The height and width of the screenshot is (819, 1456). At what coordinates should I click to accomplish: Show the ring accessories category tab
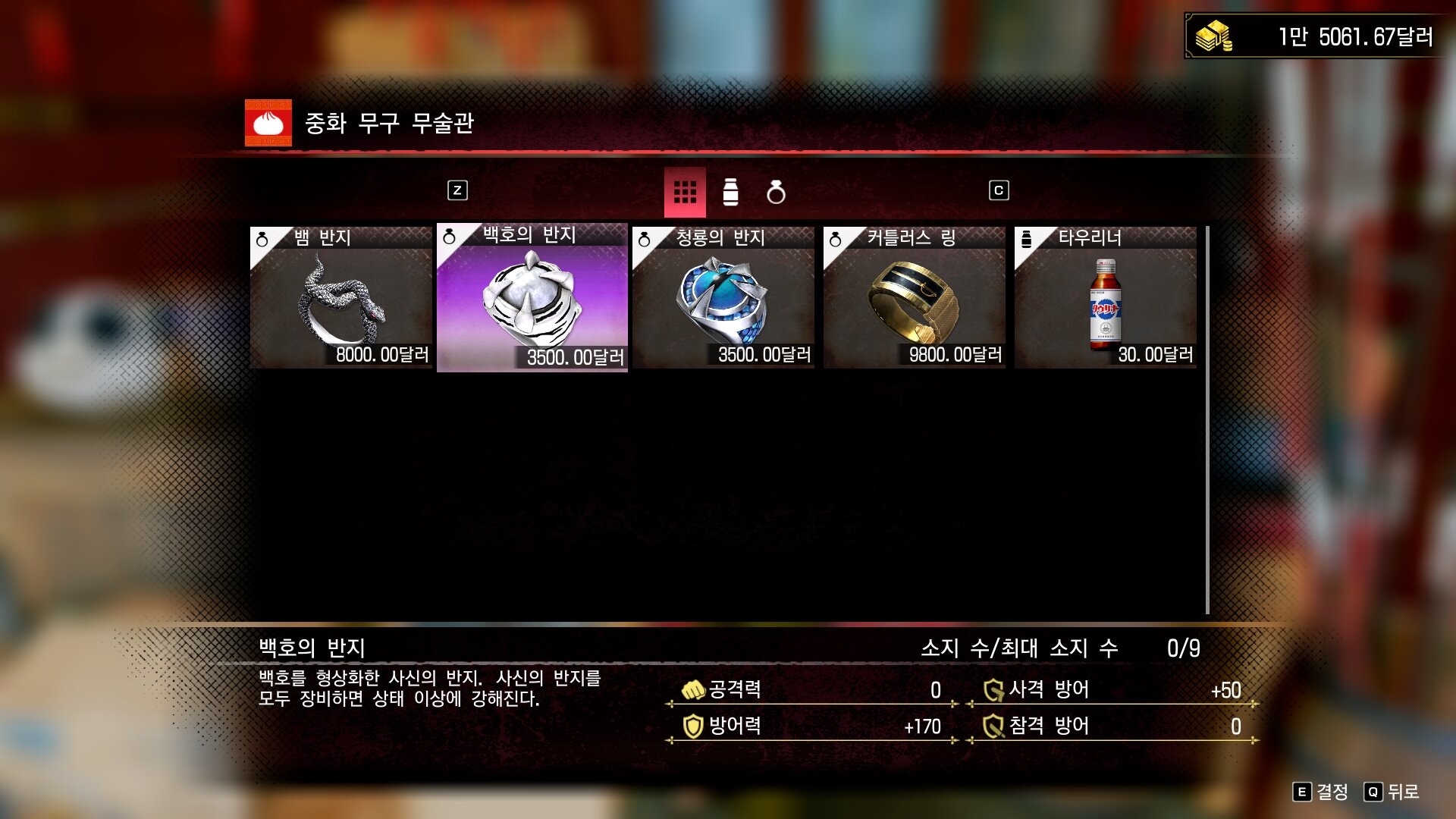pos(776,193)
